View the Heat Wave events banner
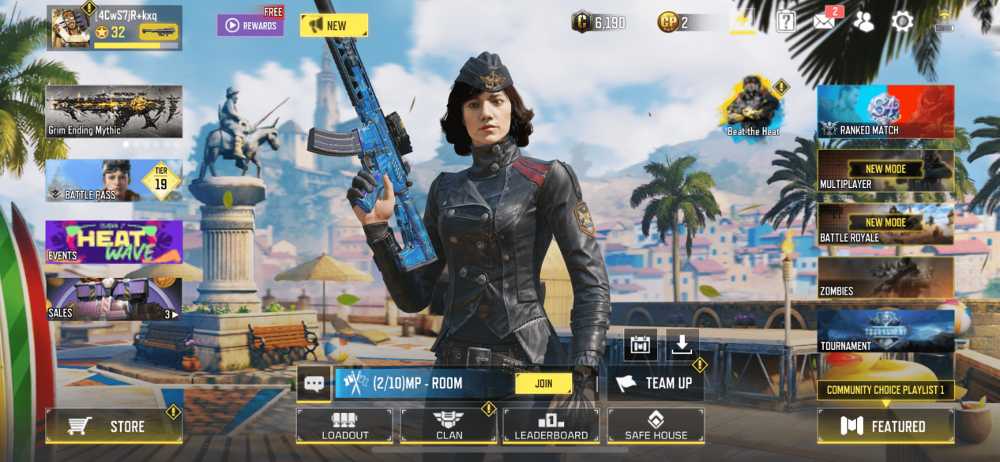This screenshot has width=1000, height=462. [x=113, y=243]
